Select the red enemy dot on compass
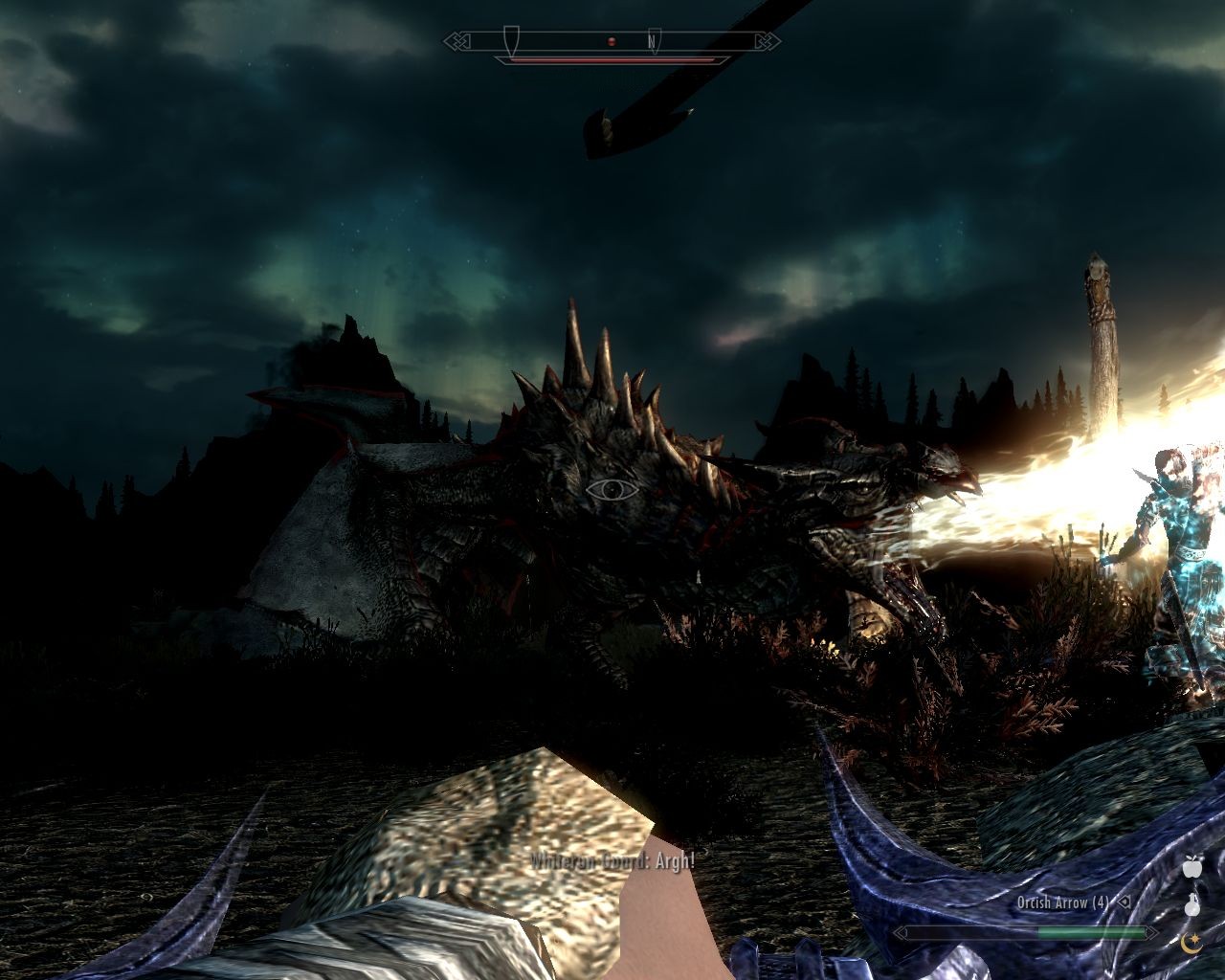The image size is (1225, 980). pyautogui.click(x=612, y=41)
